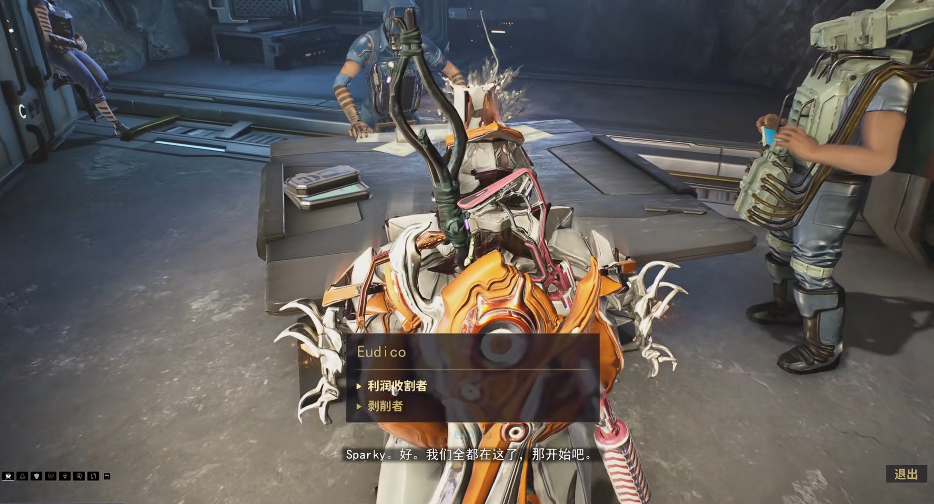Select the 剥削者 dialogue option
The height and width of the screenshot is (504, 934).
(384, 406)
